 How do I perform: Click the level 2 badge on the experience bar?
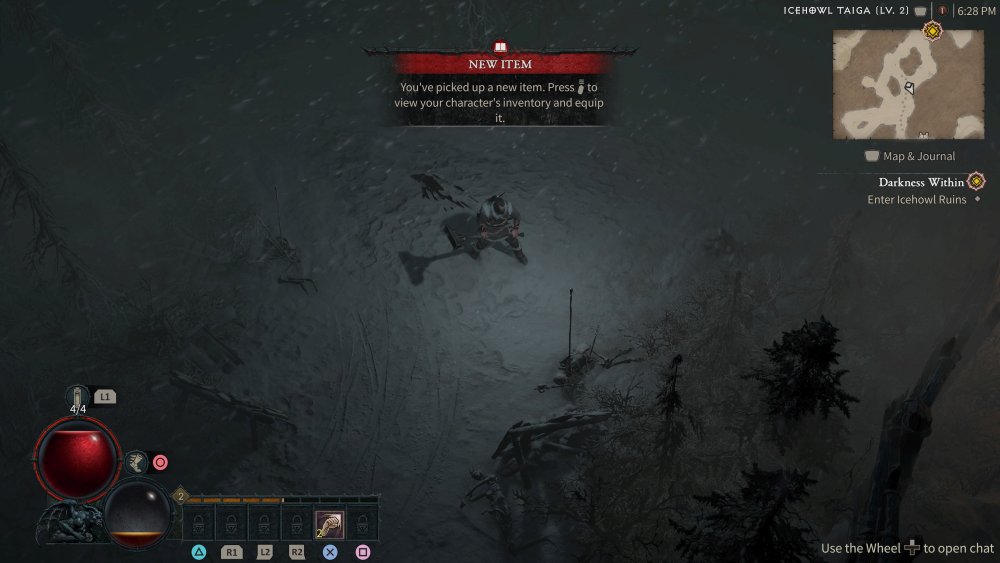181,495
